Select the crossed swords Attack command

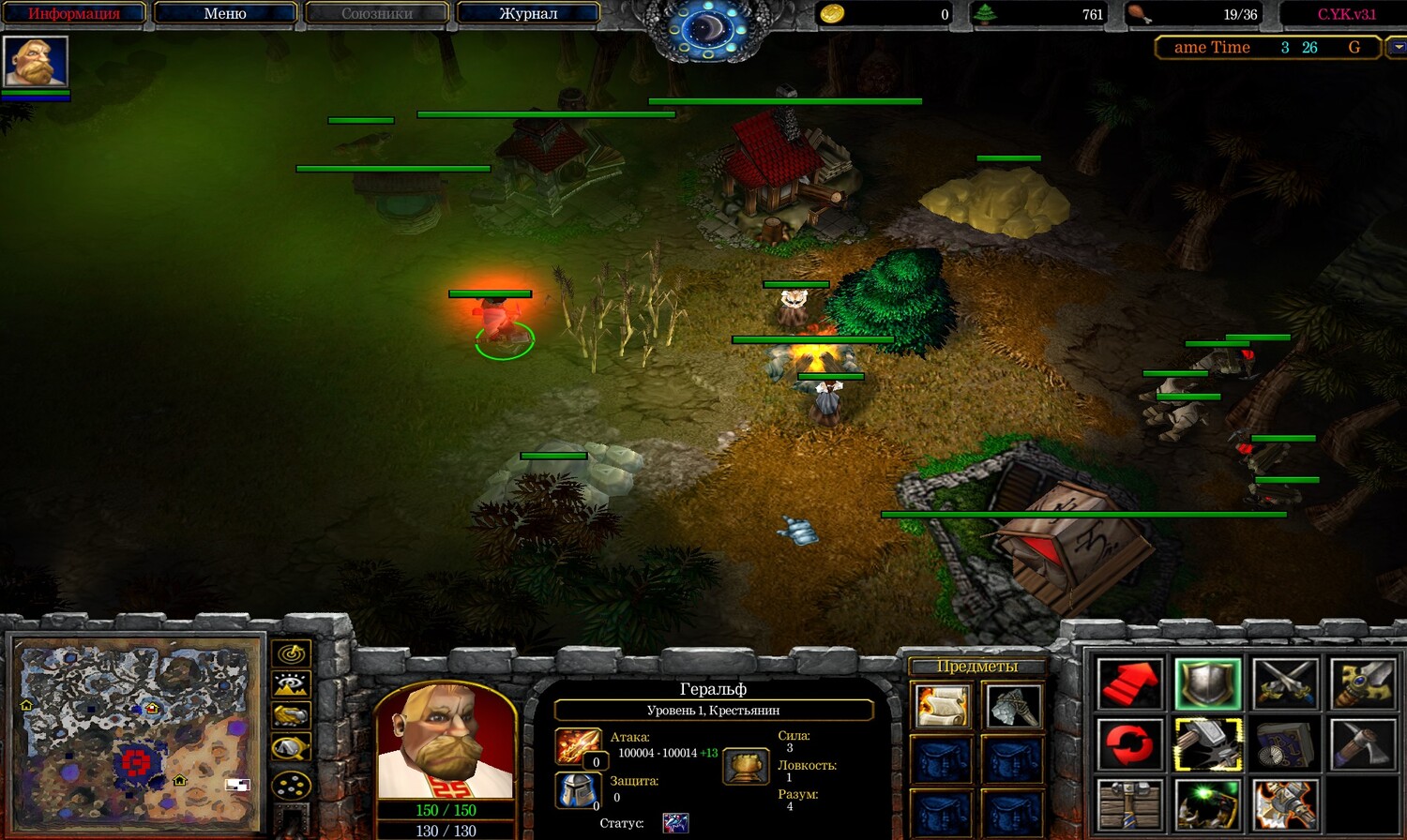1285,683
